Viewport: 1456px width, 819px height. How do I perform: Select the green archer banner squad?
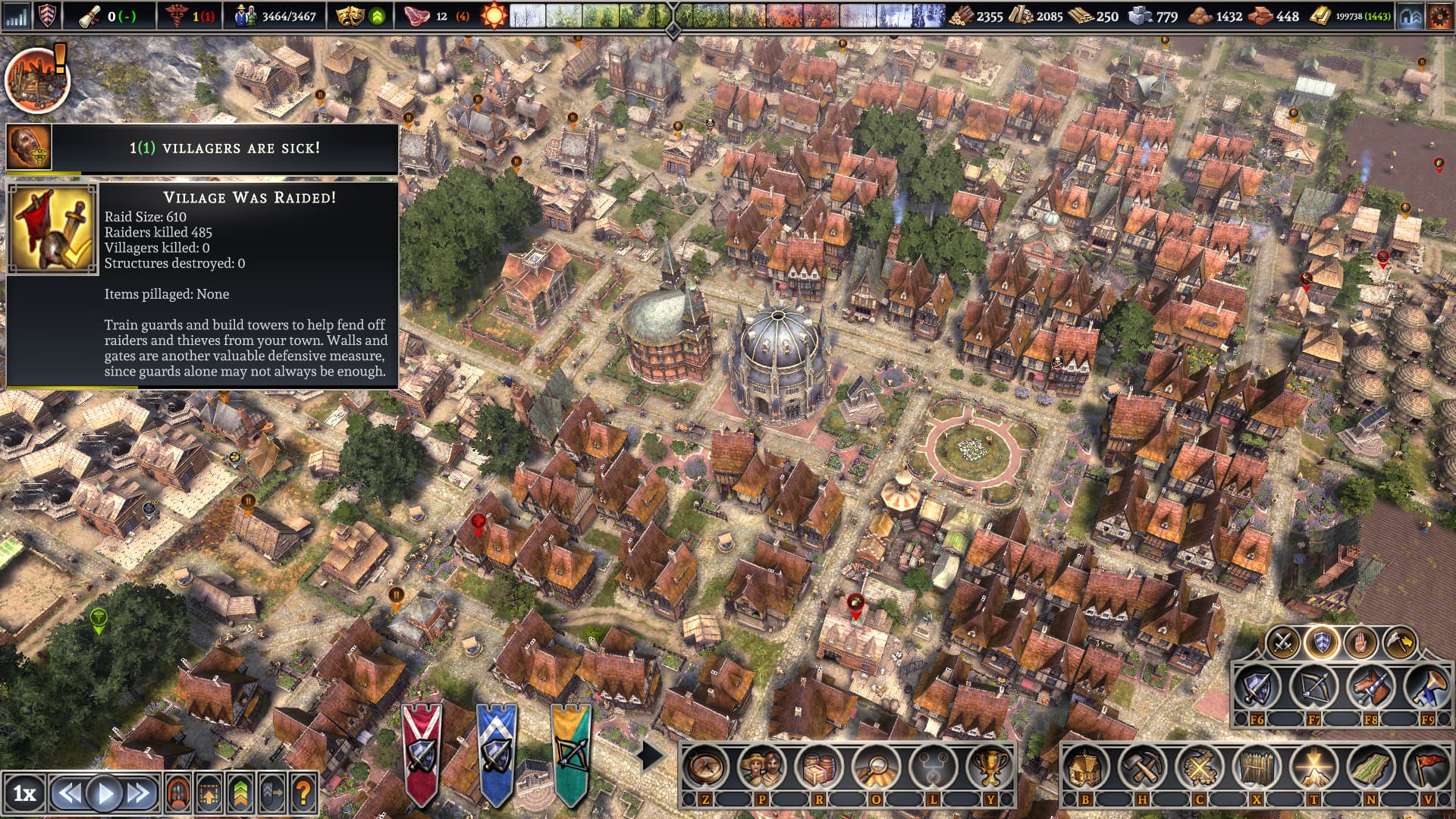(570, 752)
